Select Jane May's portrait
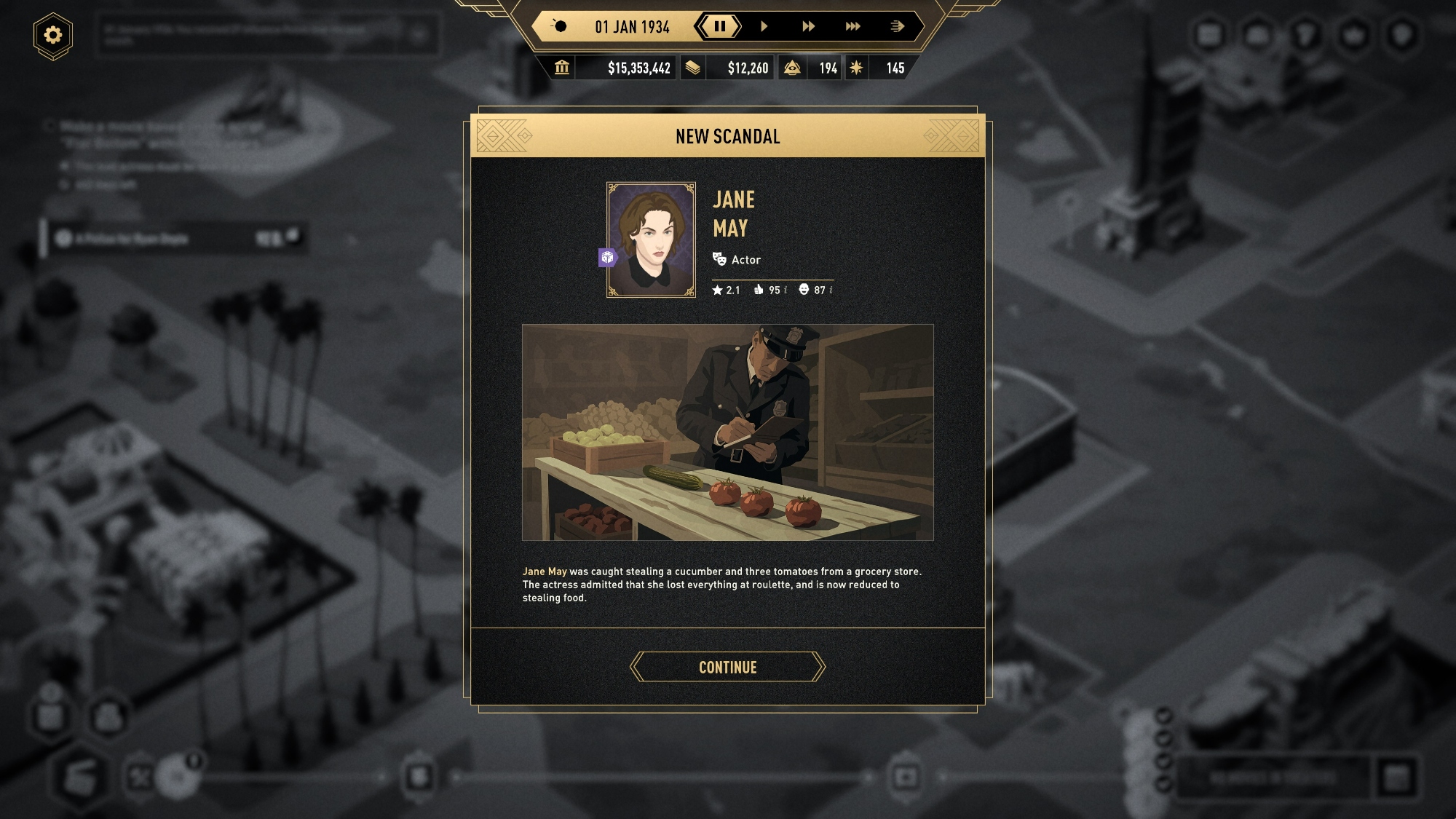Screen dimensions: 1456x819 pos(651,240)
